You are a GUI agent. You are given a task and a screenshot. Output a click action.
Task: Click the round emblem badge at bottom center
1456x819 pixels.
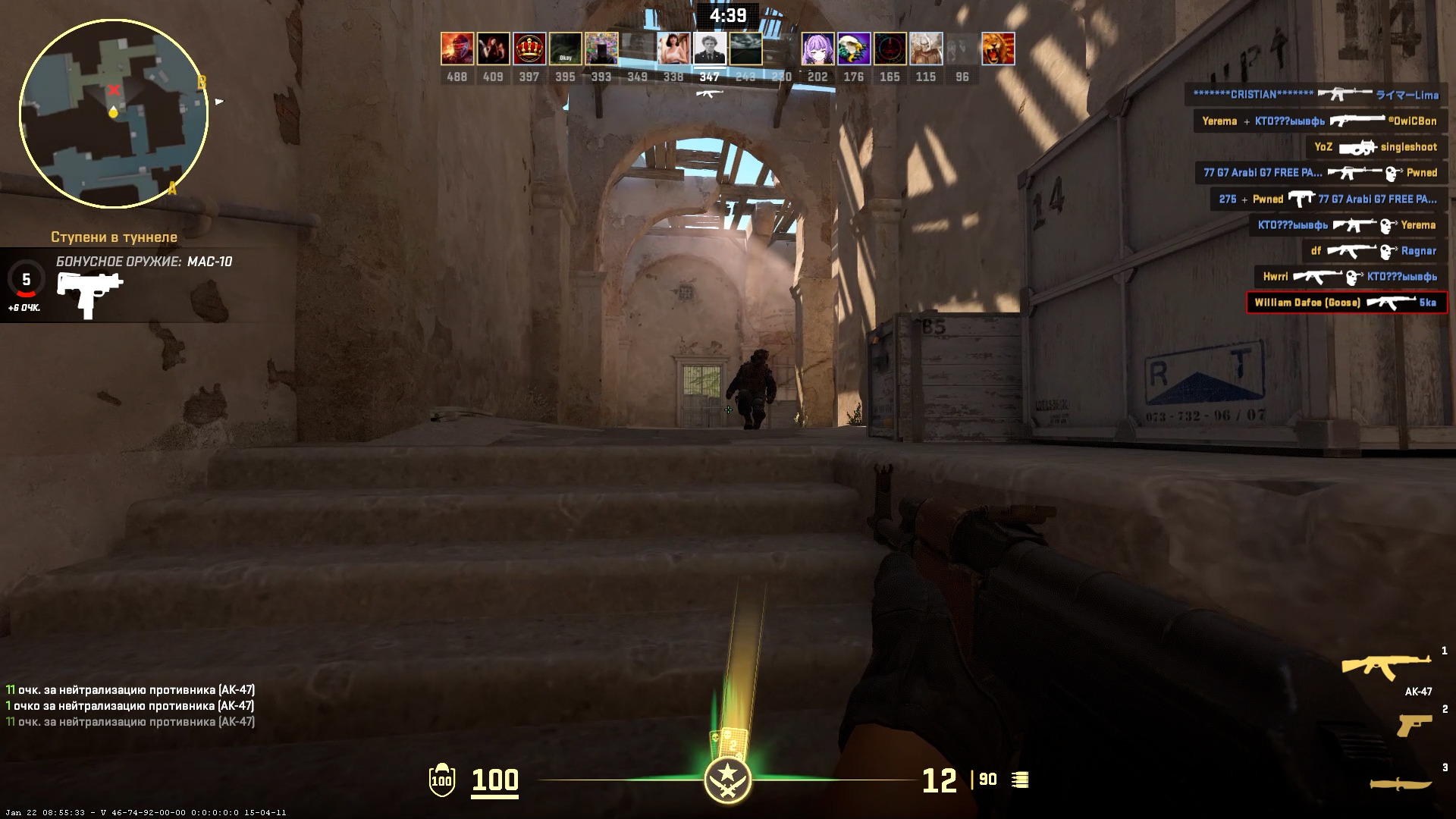[727, 780]
